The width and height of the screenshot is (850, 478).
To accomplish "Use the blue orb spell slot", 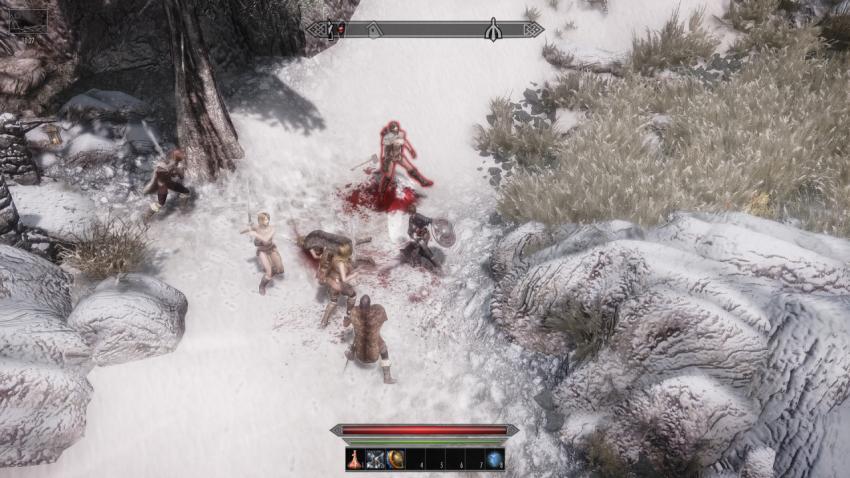I will click(x=494, y=459).
